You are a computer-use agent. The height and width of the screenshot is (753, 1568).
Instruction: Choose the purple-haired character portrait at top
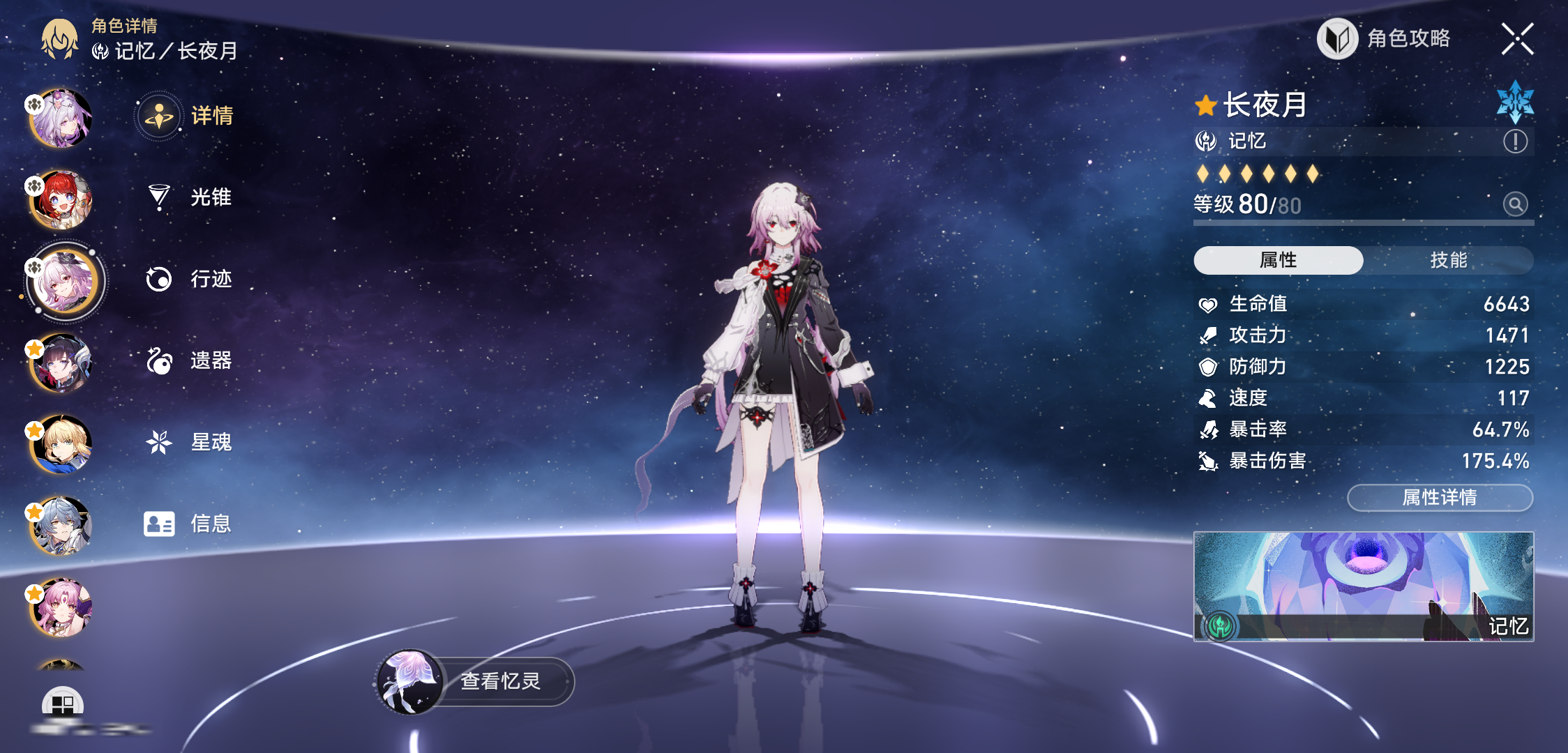tap(61, 119)
